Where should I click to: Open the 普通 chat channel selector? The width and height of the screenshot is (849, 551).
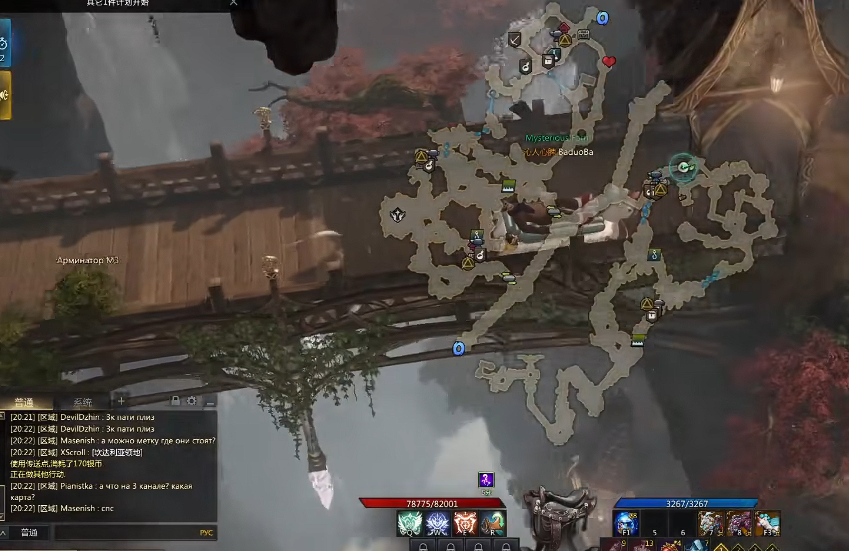[29, 533]
